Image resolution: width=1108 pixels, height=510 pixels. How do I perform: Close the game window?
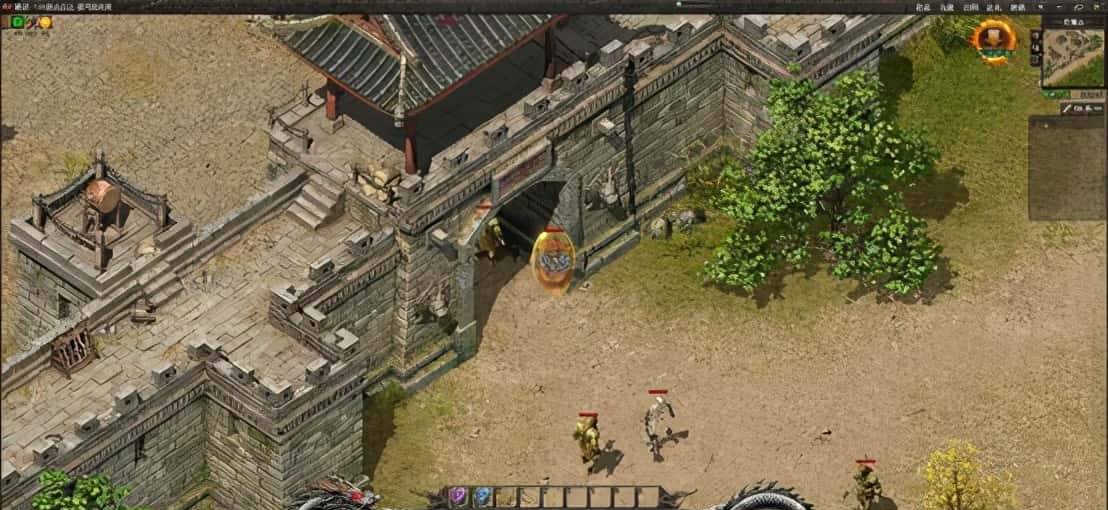(x=1095, y=7)
